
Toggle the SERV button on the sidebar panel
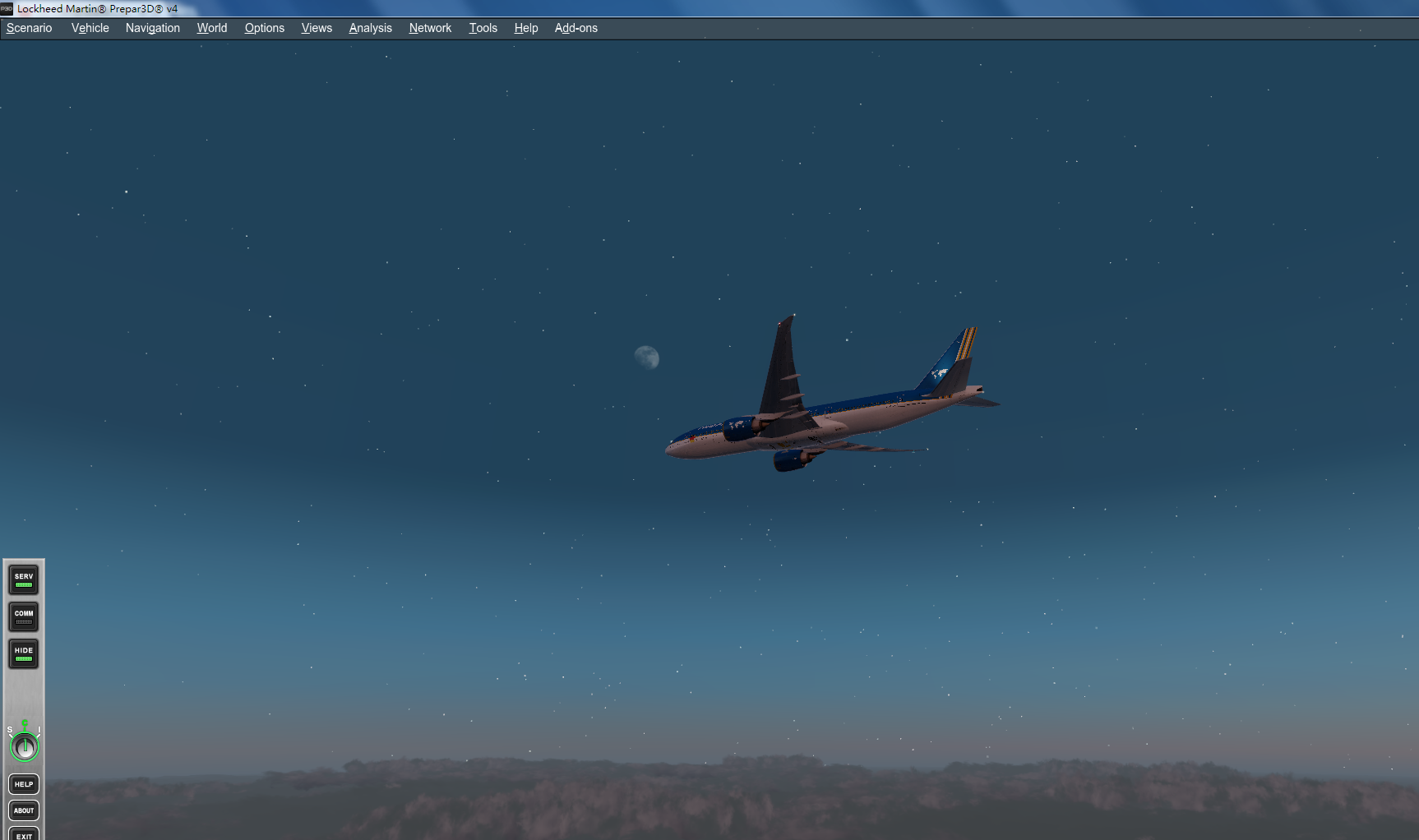coord(23,579)
